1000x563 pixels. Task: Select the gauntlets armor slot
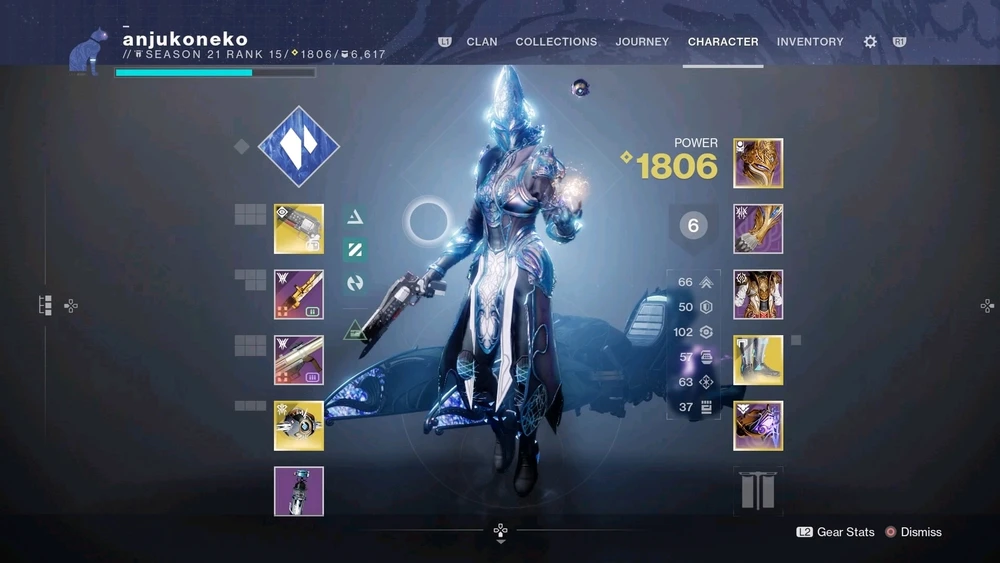click(758, 229)
